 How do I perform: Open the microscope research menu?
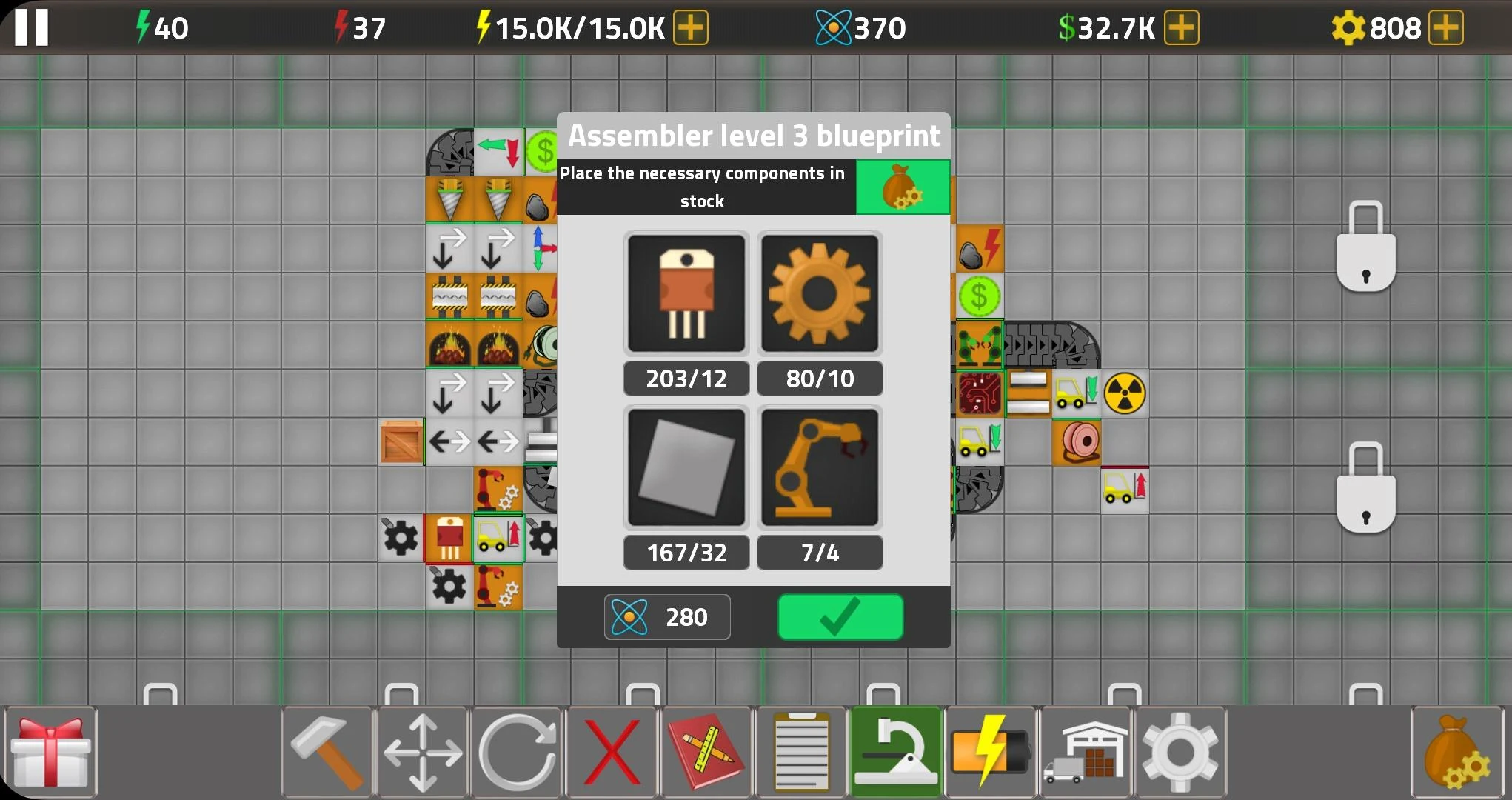coord(896,752)
